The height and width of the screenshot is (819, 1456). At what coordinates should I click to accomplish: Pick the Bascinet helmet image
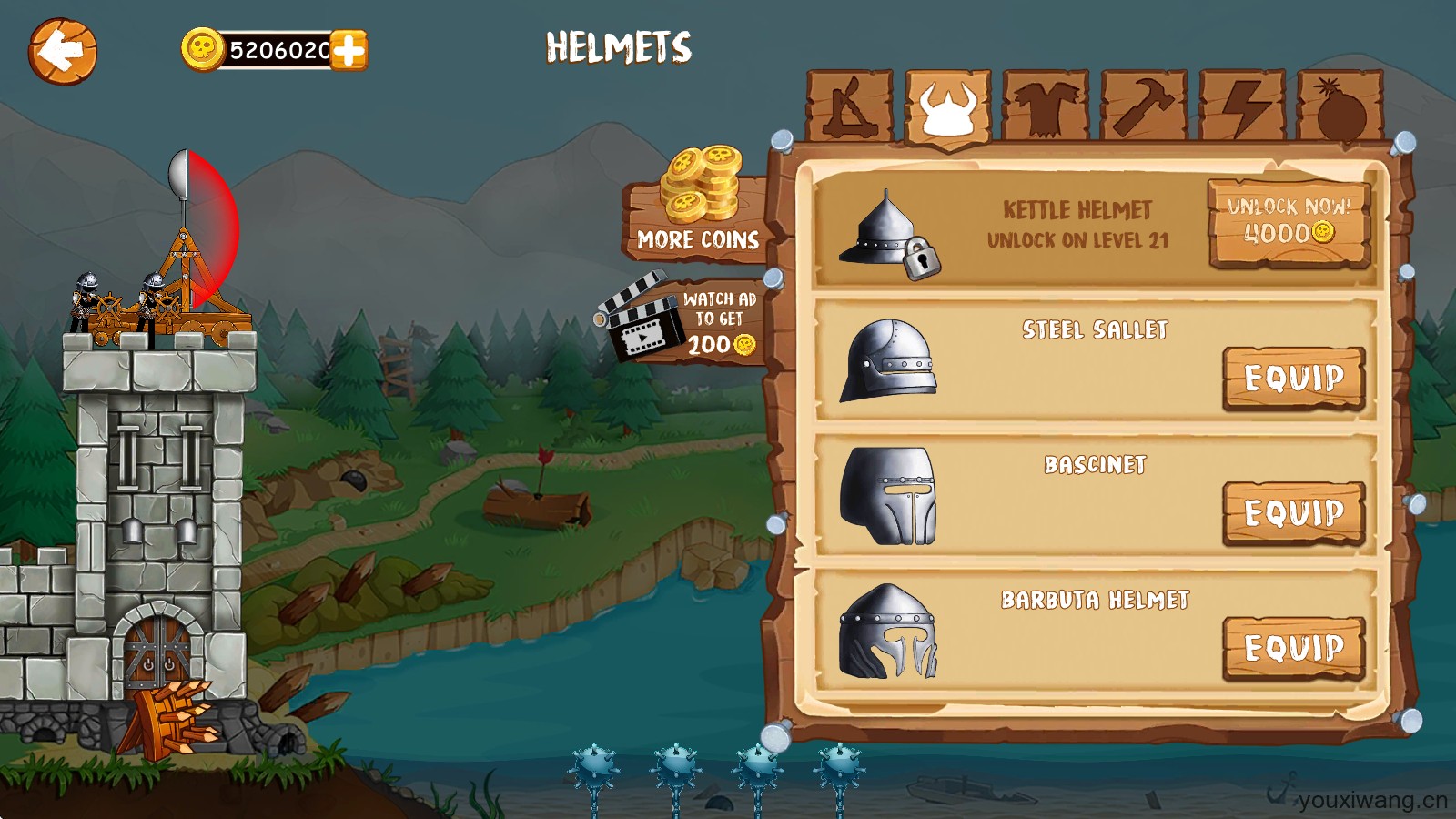[x=888, y=495]
